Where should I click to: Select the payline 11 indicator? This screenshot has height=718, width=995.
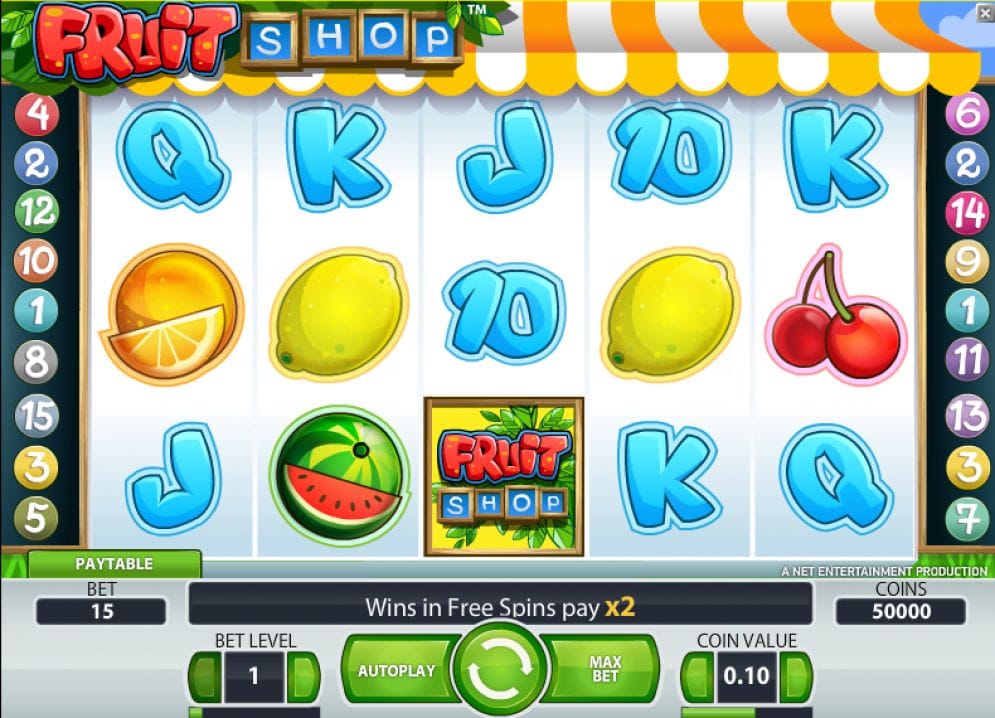967,359
